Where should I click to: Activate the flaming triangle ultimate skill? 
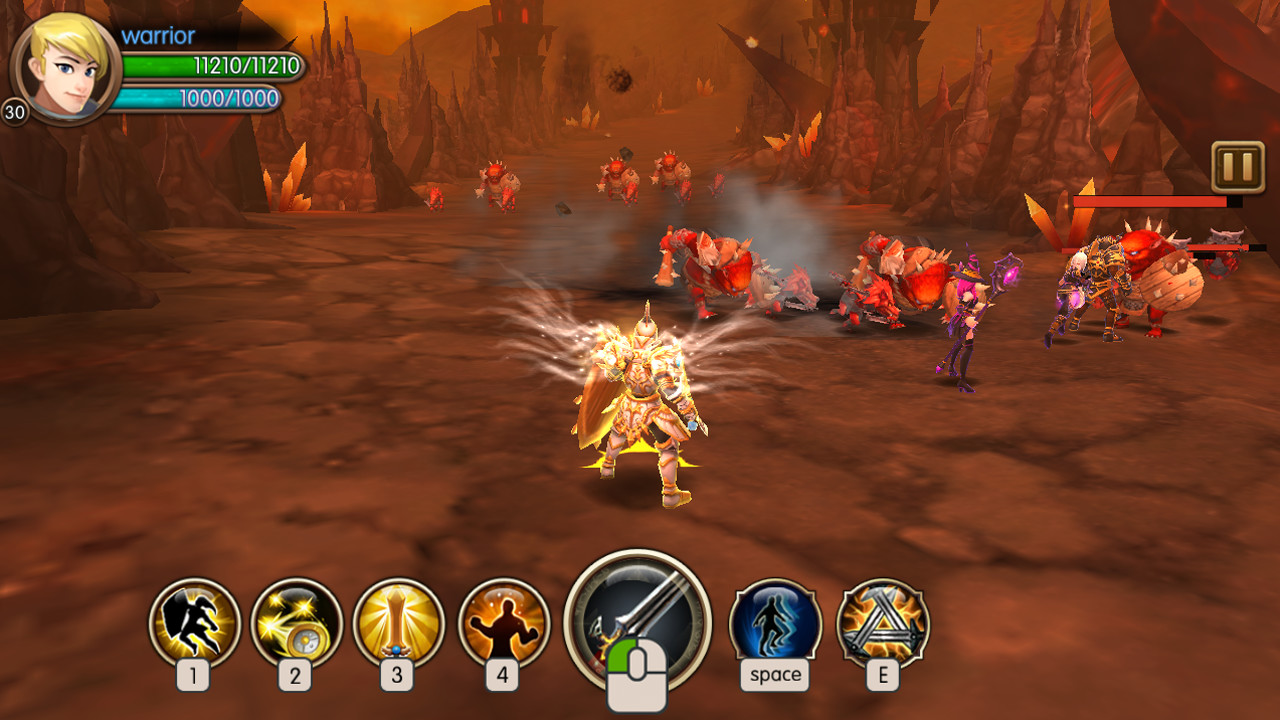point(882,623)
